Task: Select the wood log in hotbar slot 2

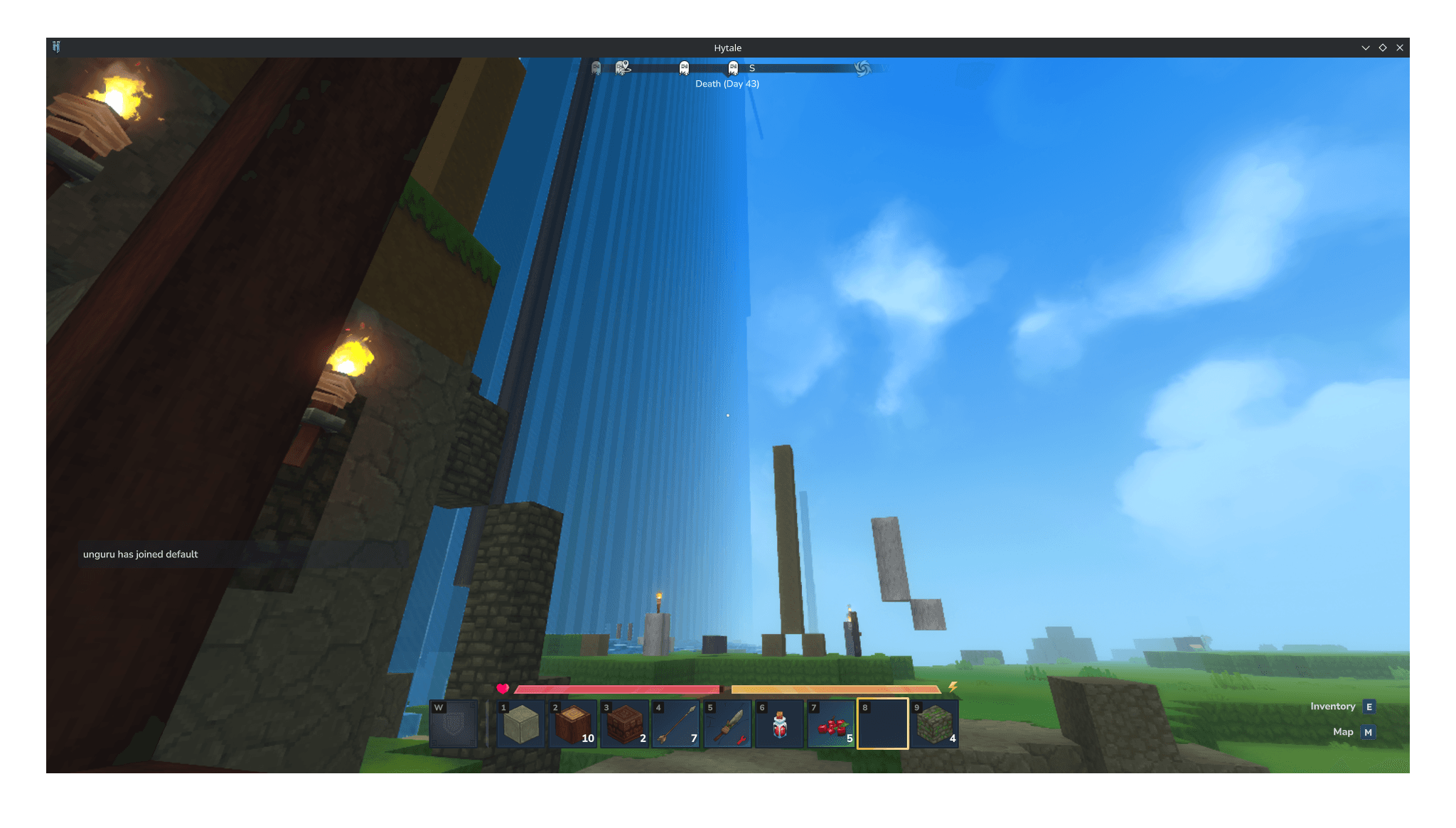Action: [x=574, y=724]
